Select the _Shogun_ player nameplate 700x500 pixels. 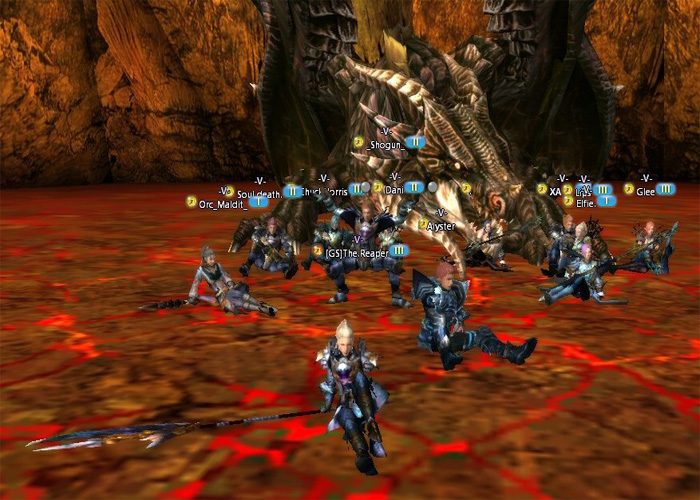point(386,143)
